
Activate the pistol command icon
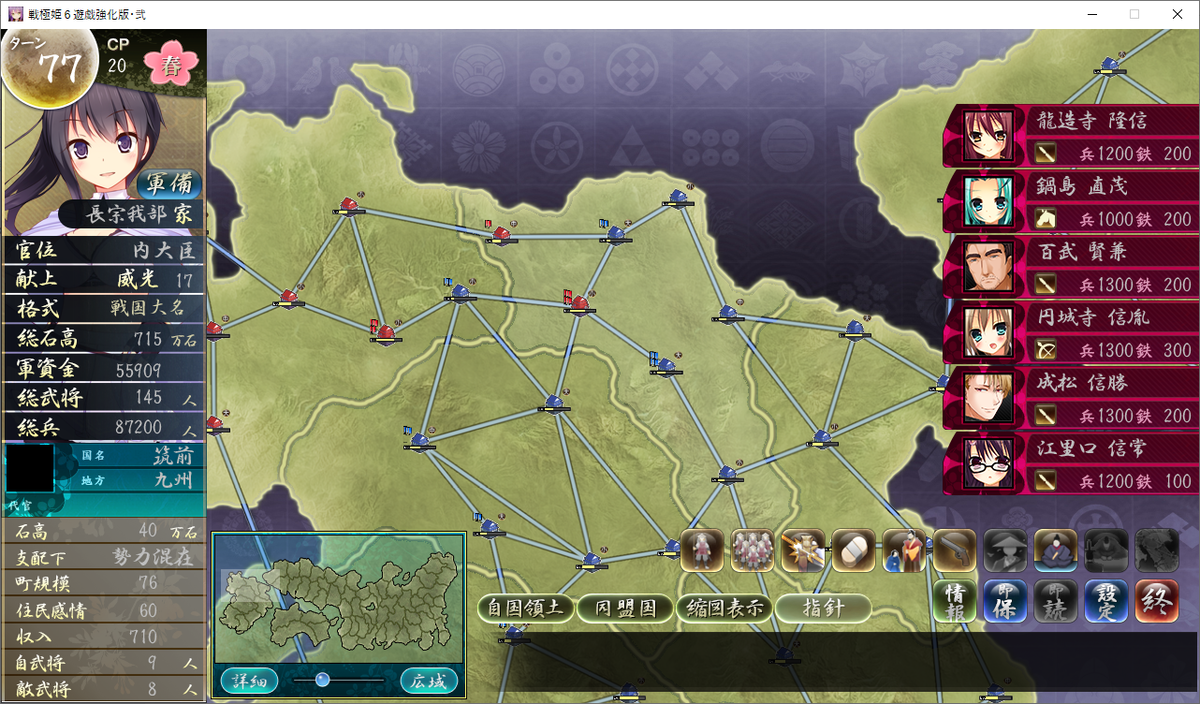(x=954, y=550)
